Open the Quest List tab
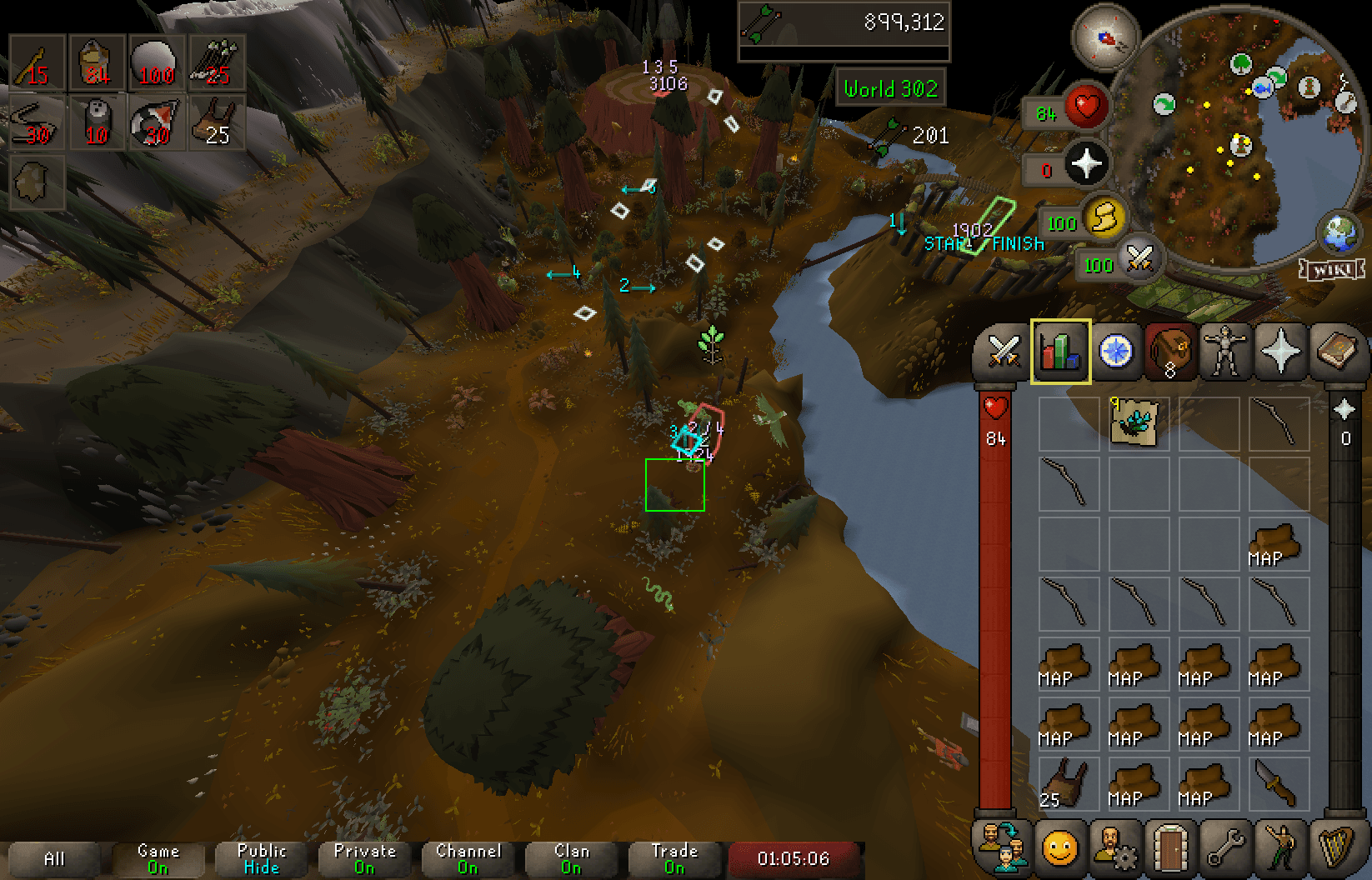 pos(1115,352)
